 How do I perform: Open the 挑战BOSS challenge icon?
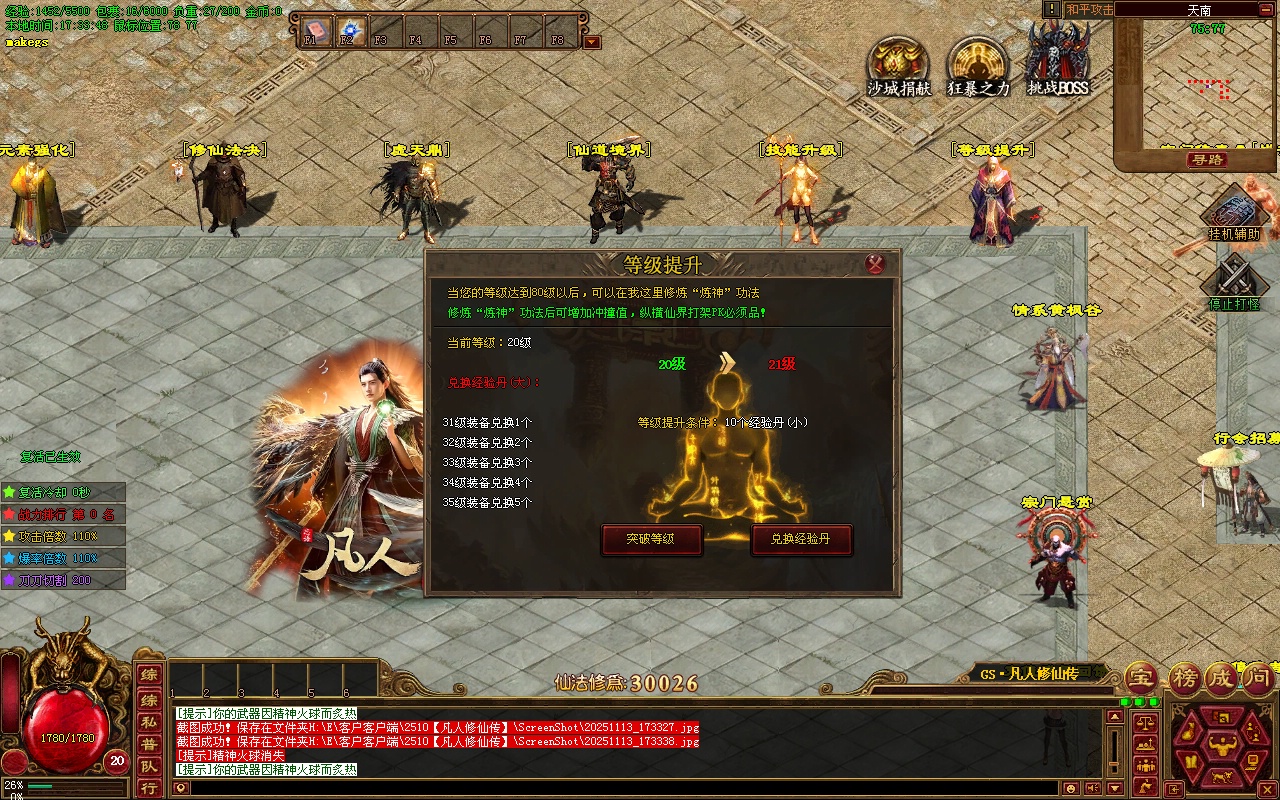pyautogui.click(x=1058, y=62)
